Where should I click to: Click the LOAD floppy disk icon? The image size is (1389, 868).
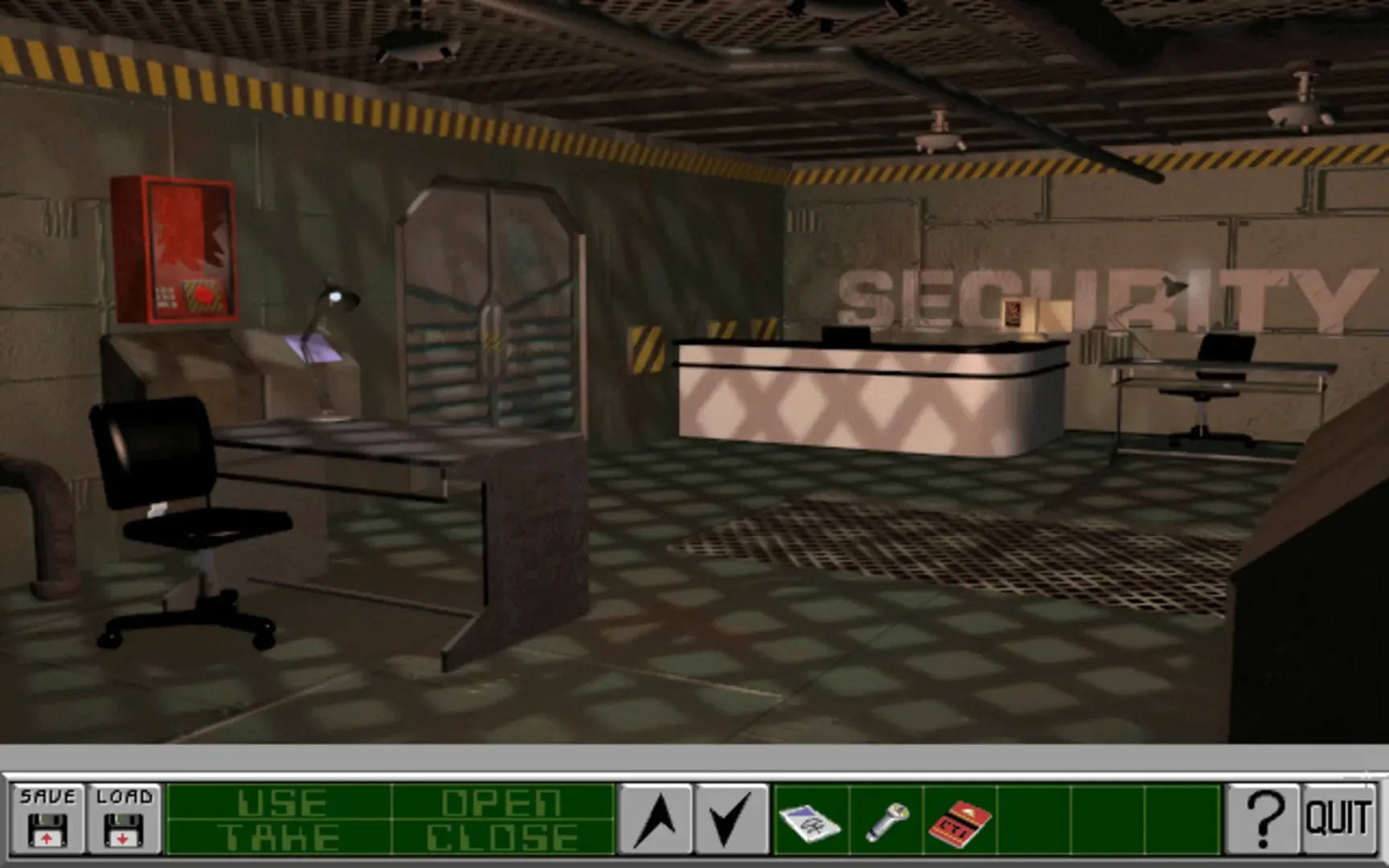coord(122,821)
